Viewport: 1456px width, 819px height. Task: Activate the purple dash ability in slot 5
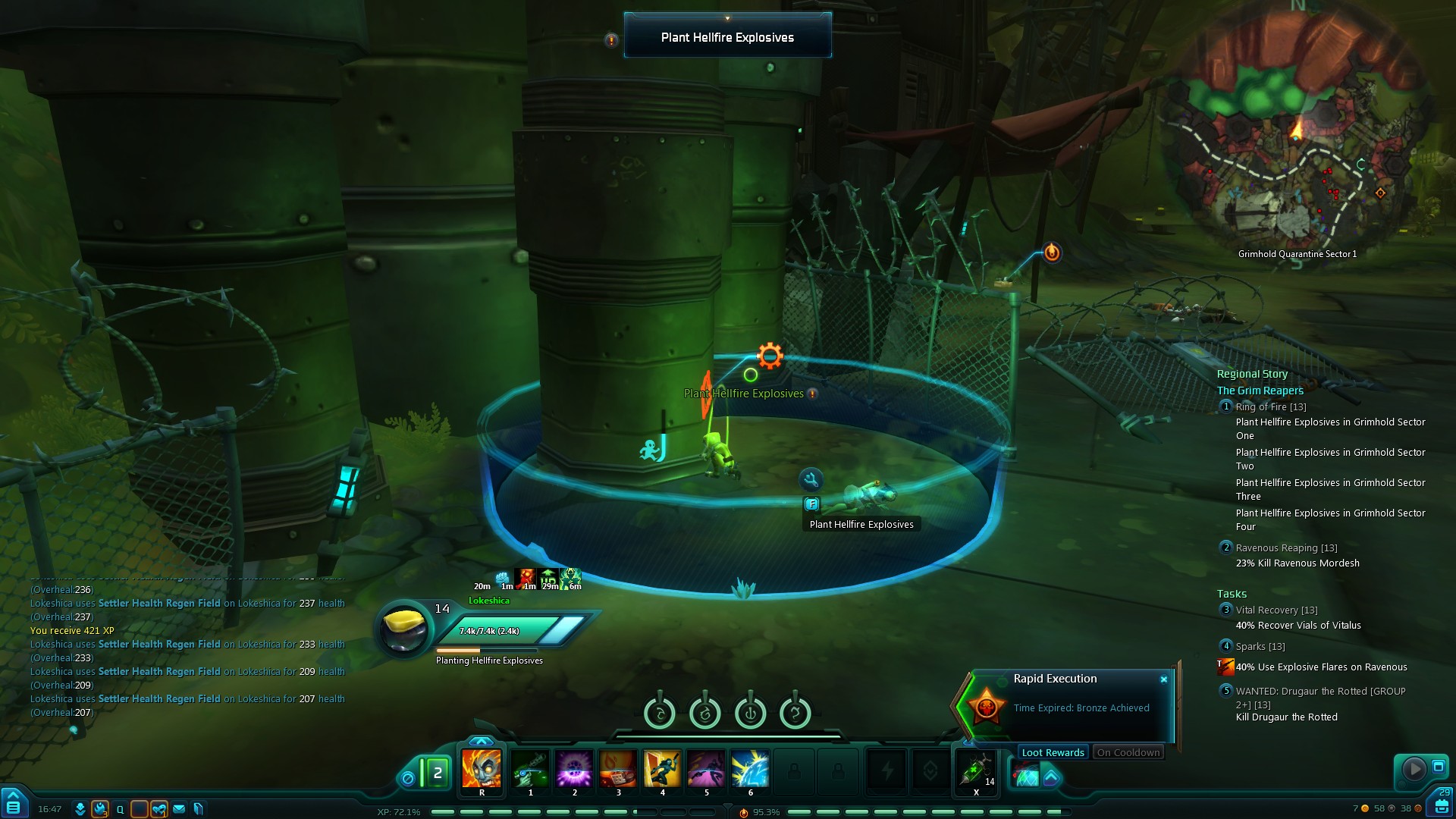coord(706,768)
